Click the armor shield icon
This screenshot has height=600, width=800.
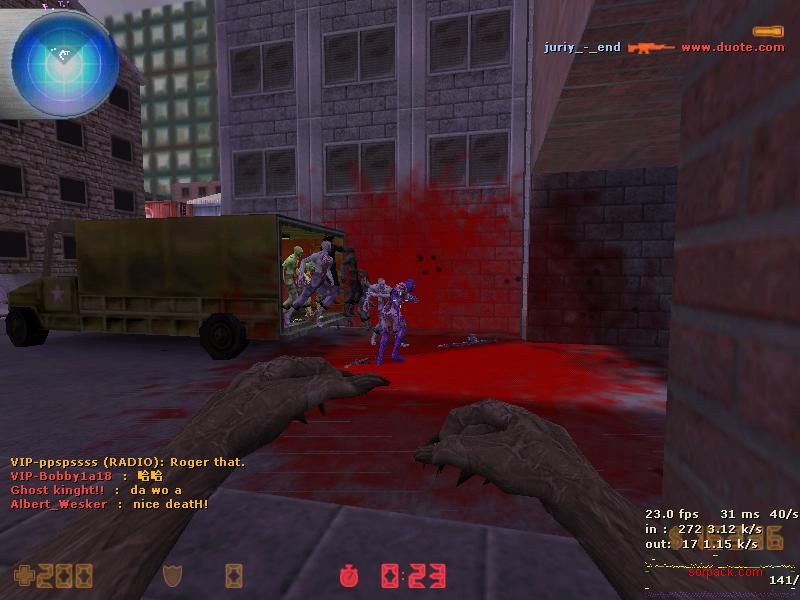click(x=172, y=576)
